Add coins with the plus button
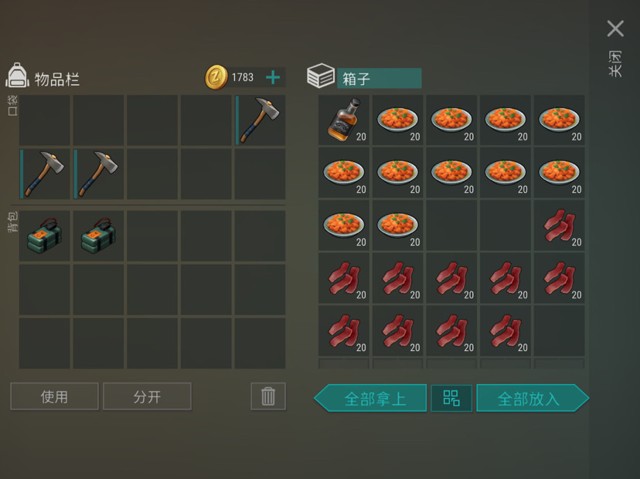Image resolution: width=640 pixels, height=479 pixels. (x=272, y=77)
